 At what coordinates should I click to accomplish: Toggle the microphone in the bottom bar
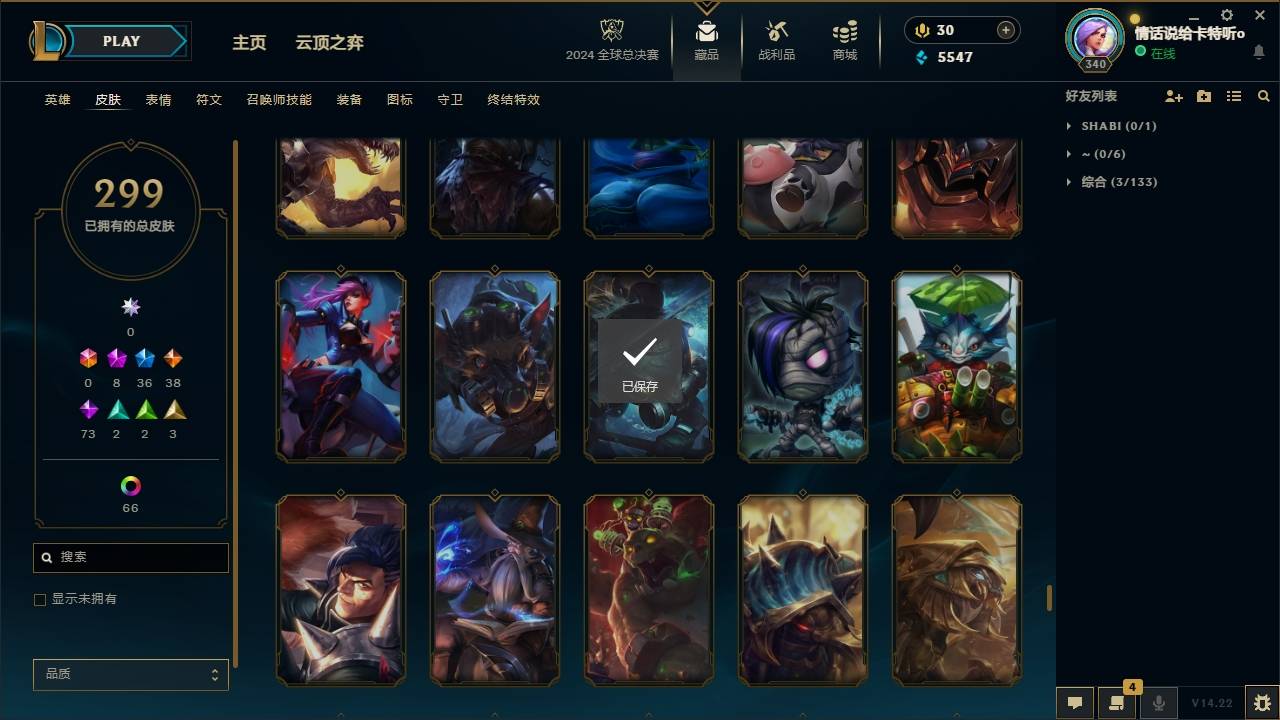(x=1158, y=701)
